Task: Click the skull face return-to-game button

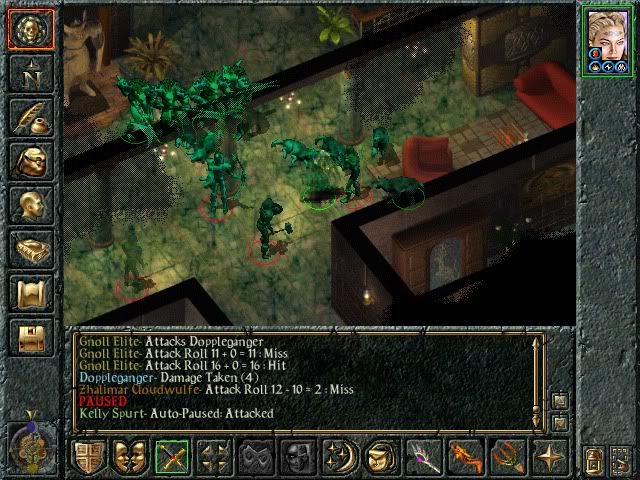Action: pyautogui.click(x=30, y=28)
